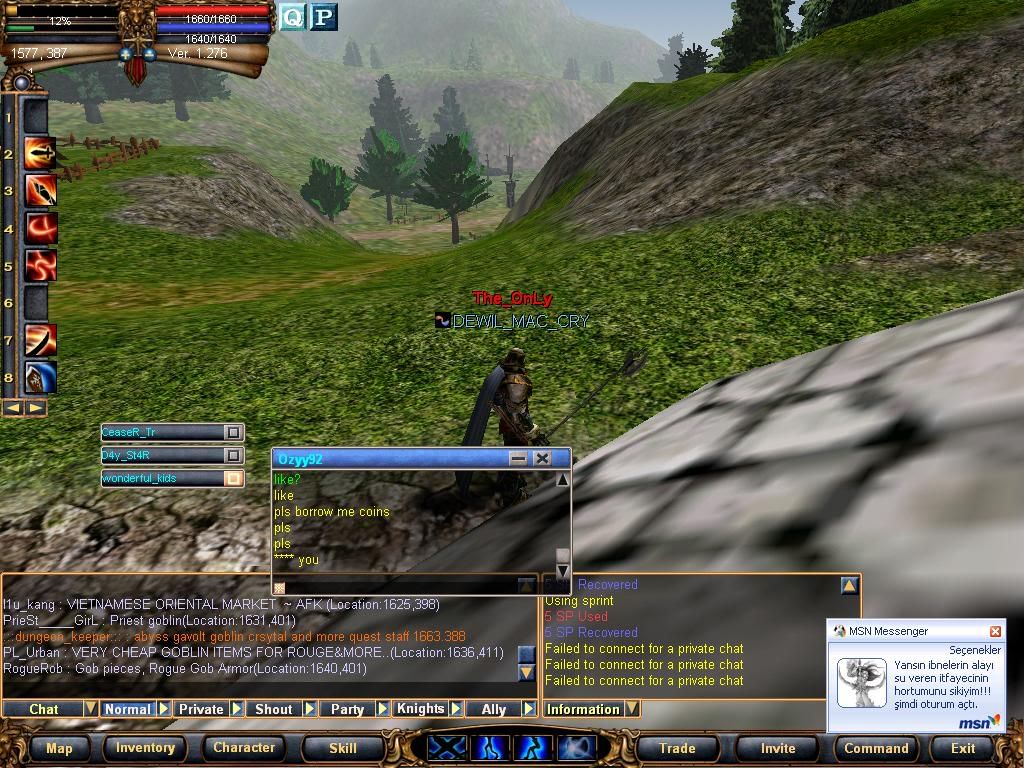Open the Command menu
The width and height of the screenshot is (1024, 768).
[876, 748]
